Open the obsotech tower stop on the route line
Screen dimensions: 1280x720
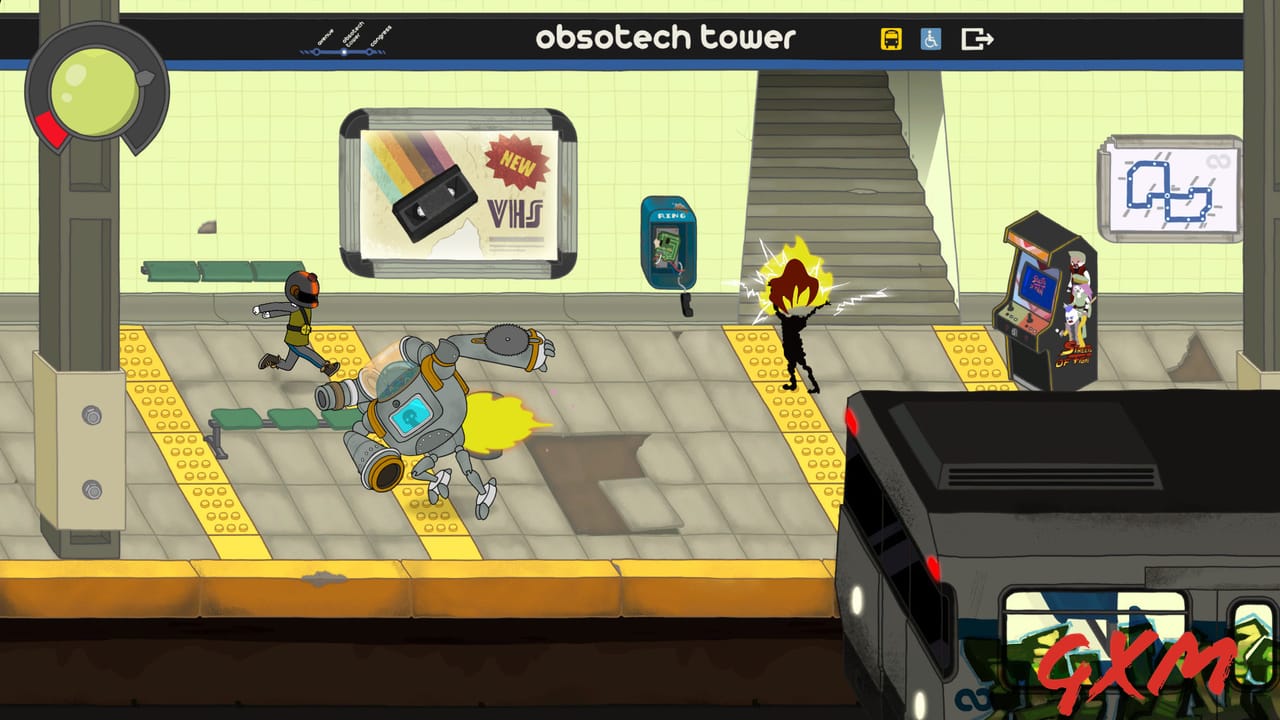tap(344, 52)
